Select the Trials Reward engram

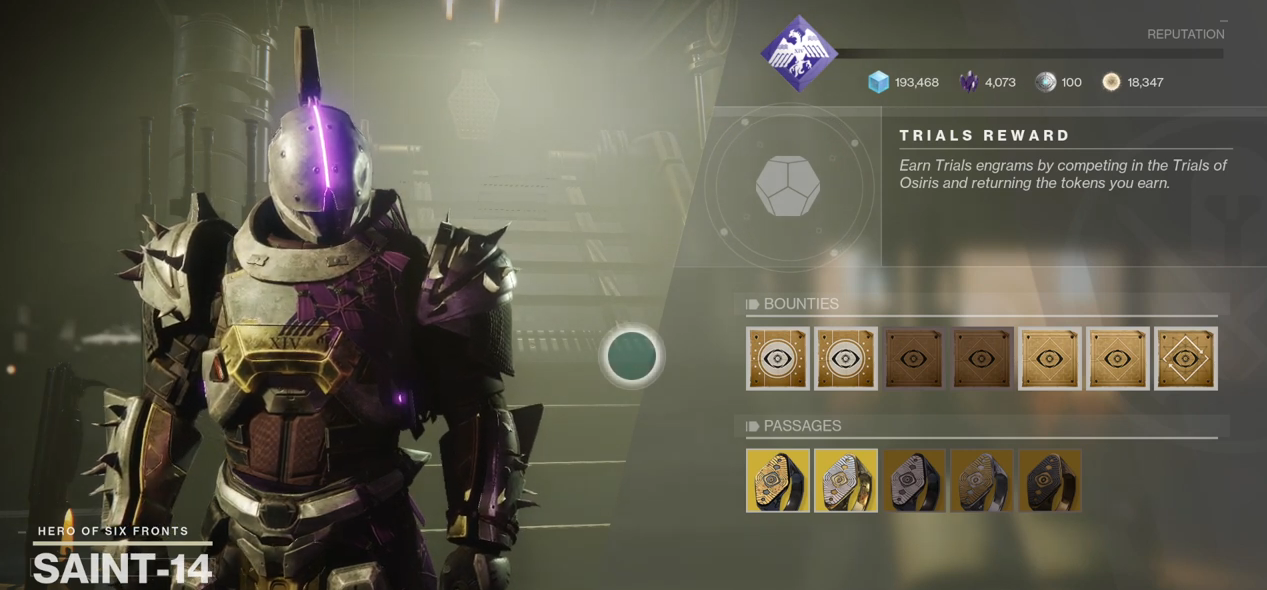click(788, 185)
